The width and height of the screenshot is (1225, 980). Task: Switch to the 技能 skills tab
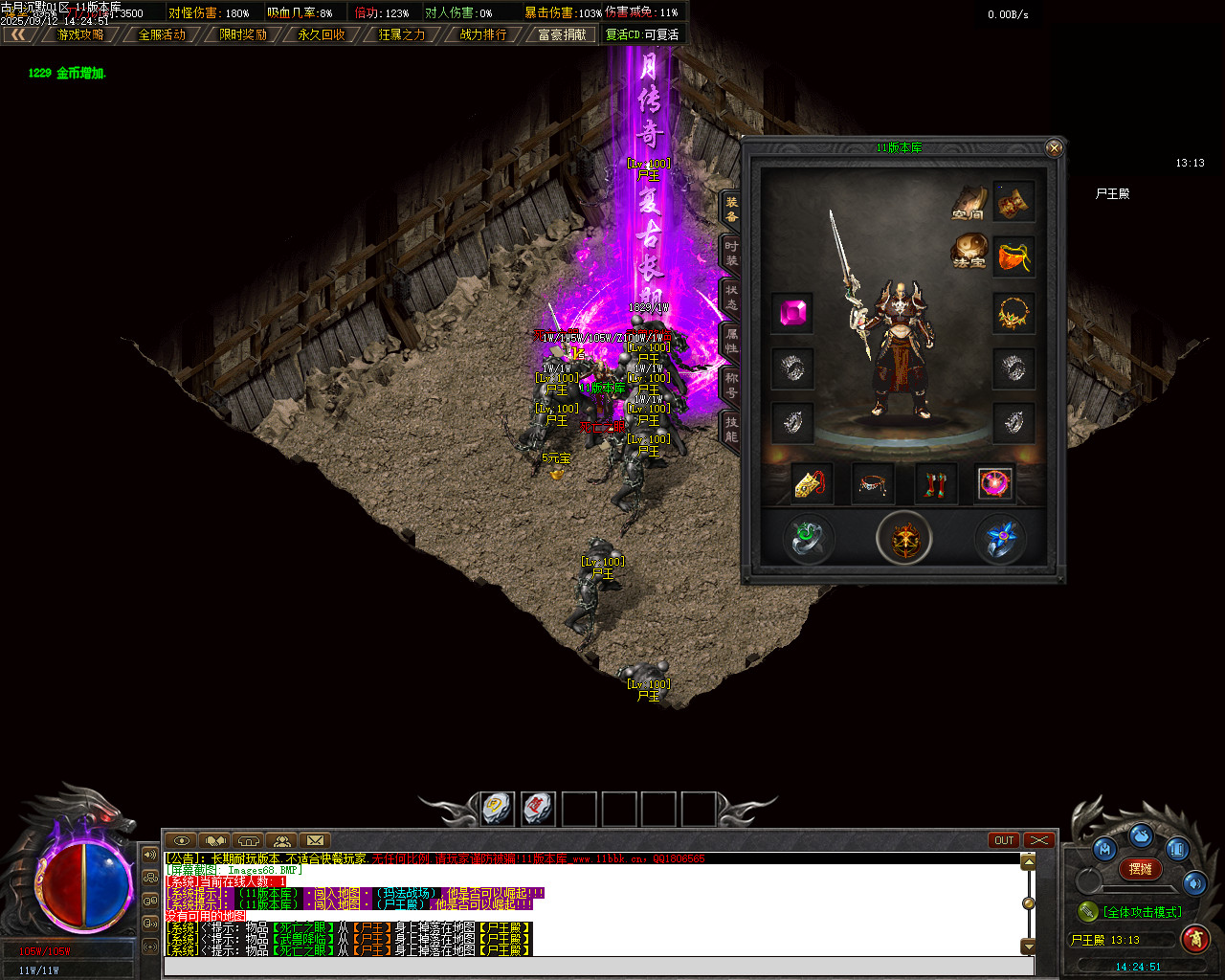(x=731, y=429)
